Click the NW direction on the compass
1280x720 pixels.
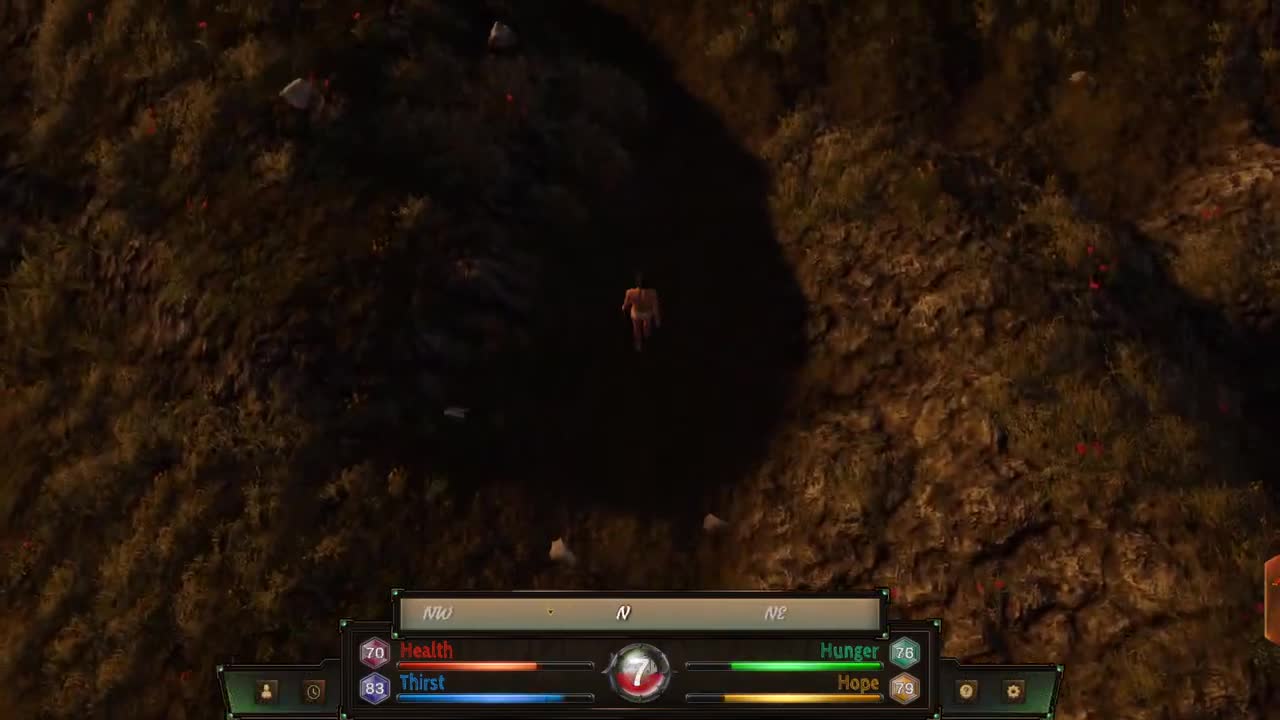pyautogui.click(x=436, y=613)
